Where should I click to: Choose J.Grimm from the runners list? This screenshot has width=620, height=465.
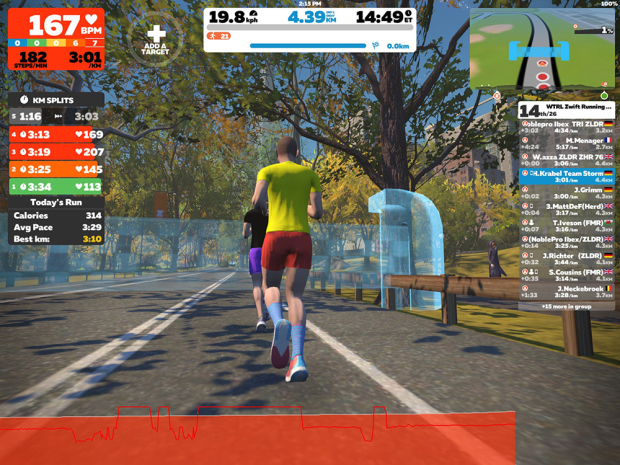[x=566, y=190]
